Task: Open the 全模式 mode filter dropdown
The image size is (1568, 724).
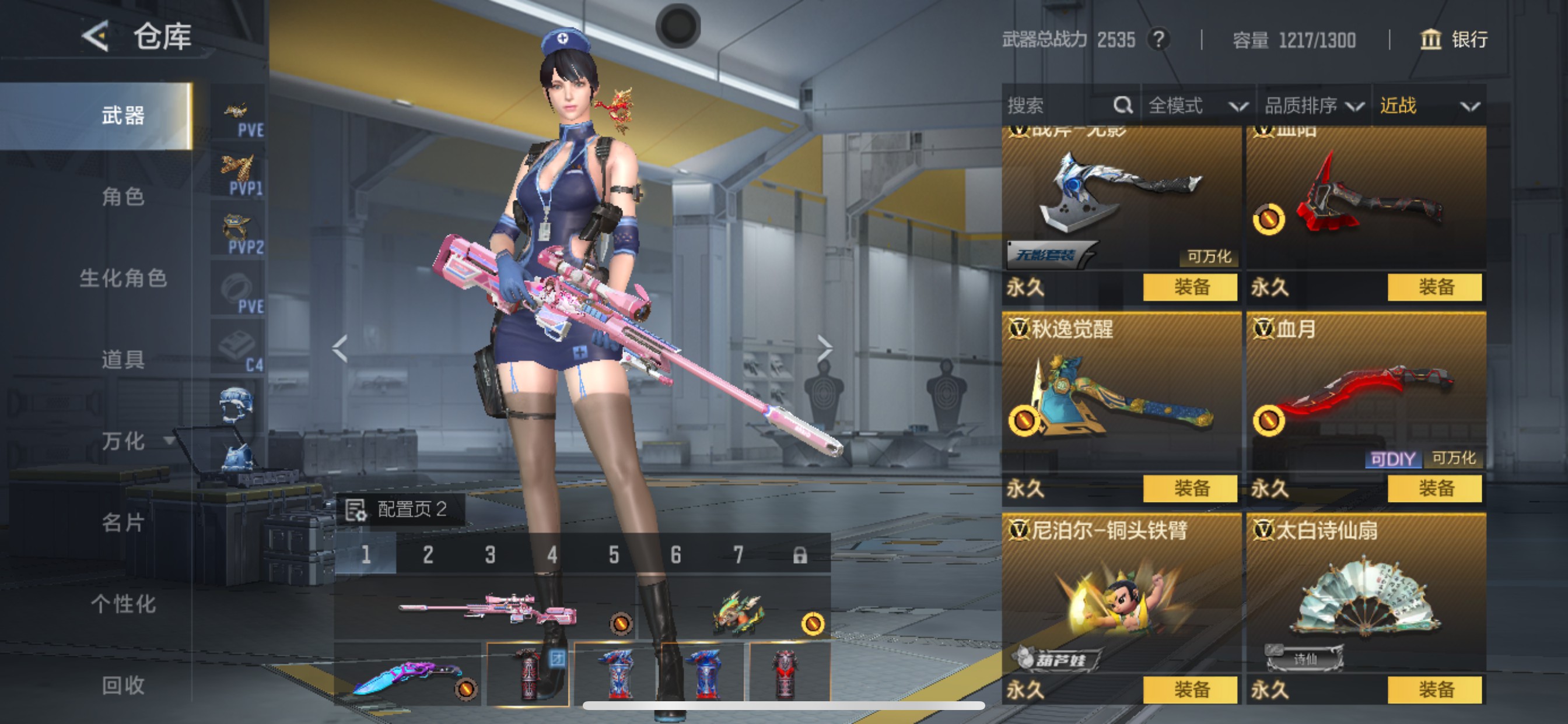Action: point(1196,106)
